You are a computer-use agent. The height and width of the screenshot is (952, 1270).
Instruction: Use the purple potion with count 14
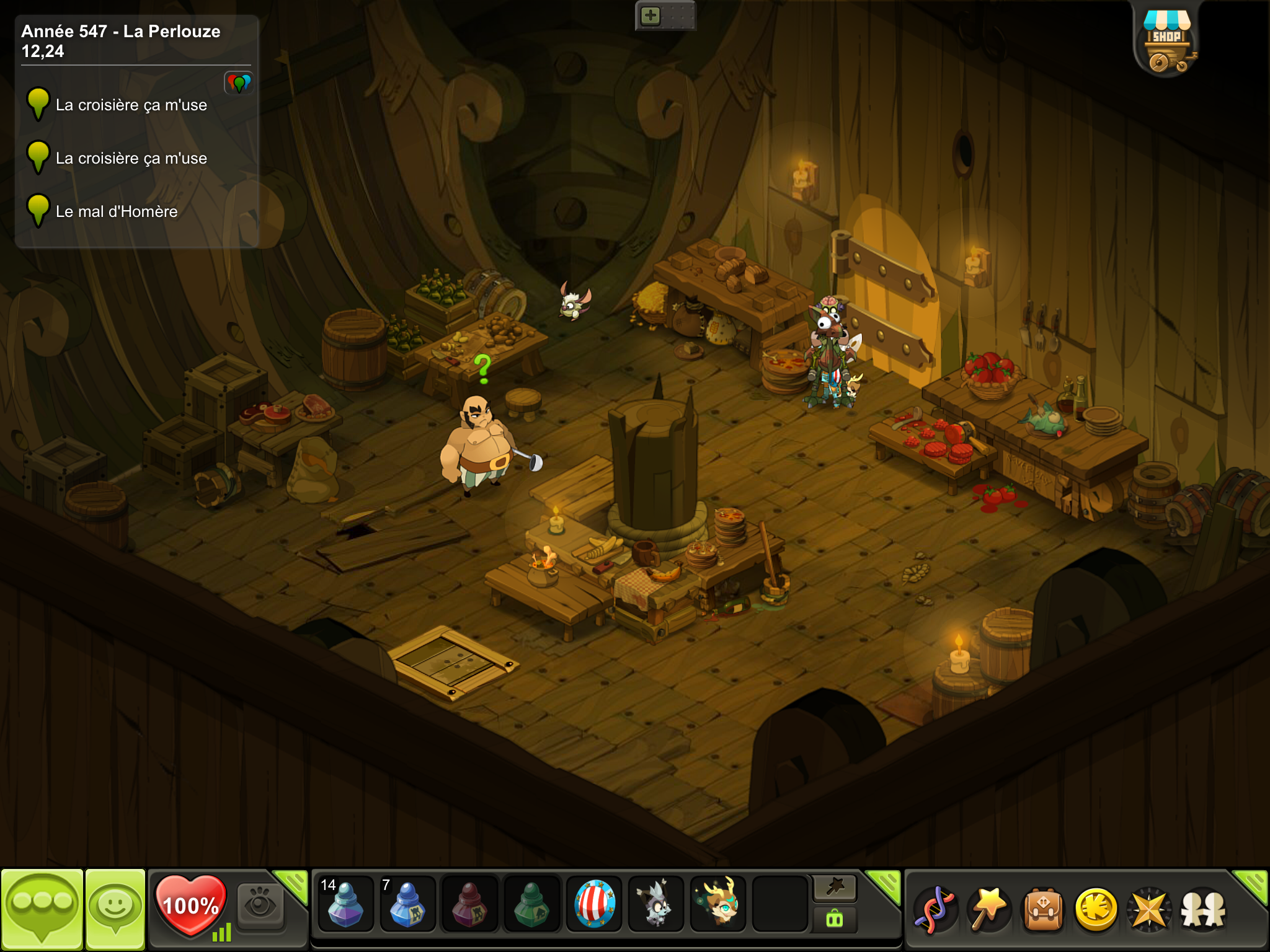345,904
